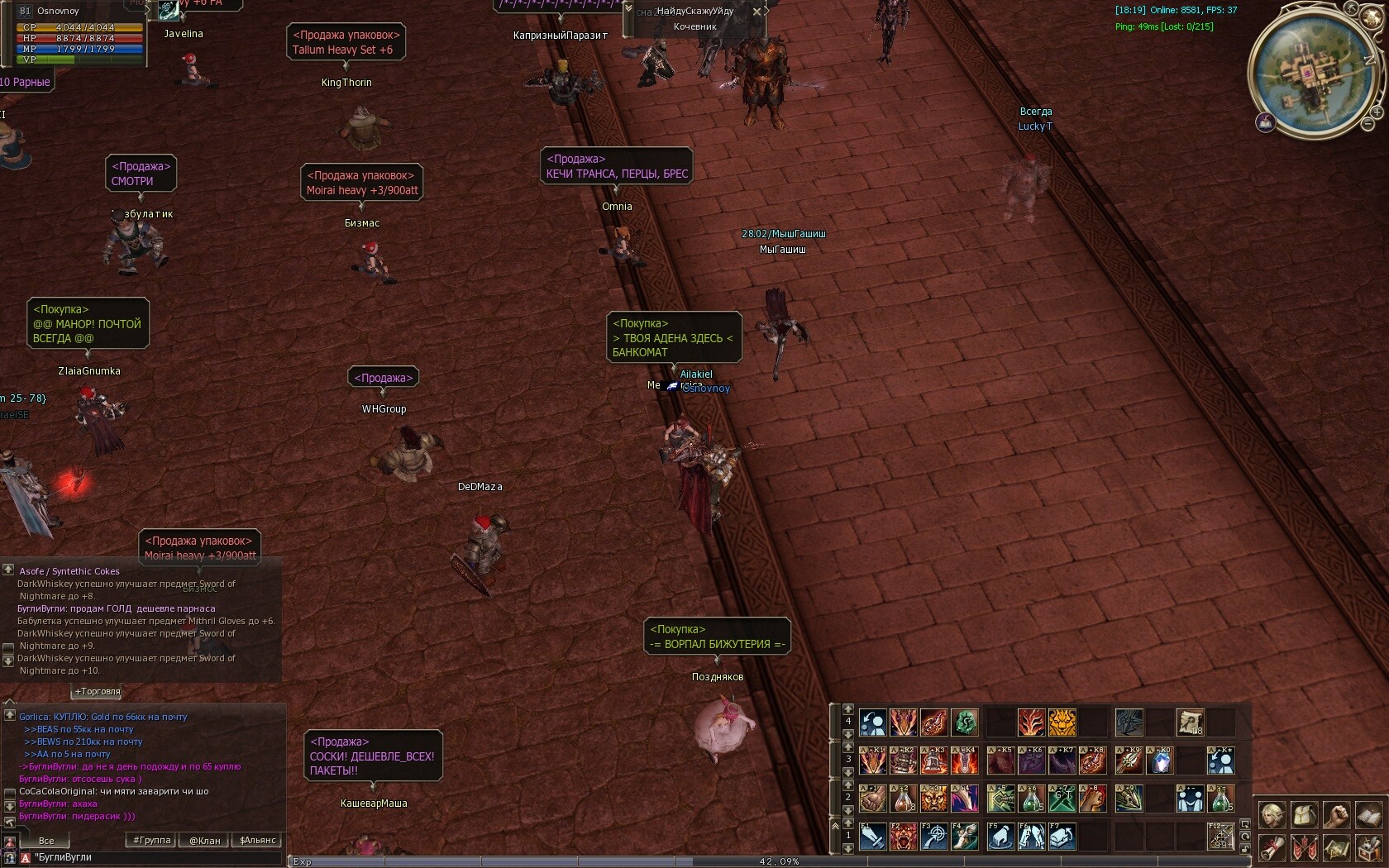The width and height of the screenshot is (1389, 868).
Task: Use the scroll item with count 18
Action: coord(1190,723)
